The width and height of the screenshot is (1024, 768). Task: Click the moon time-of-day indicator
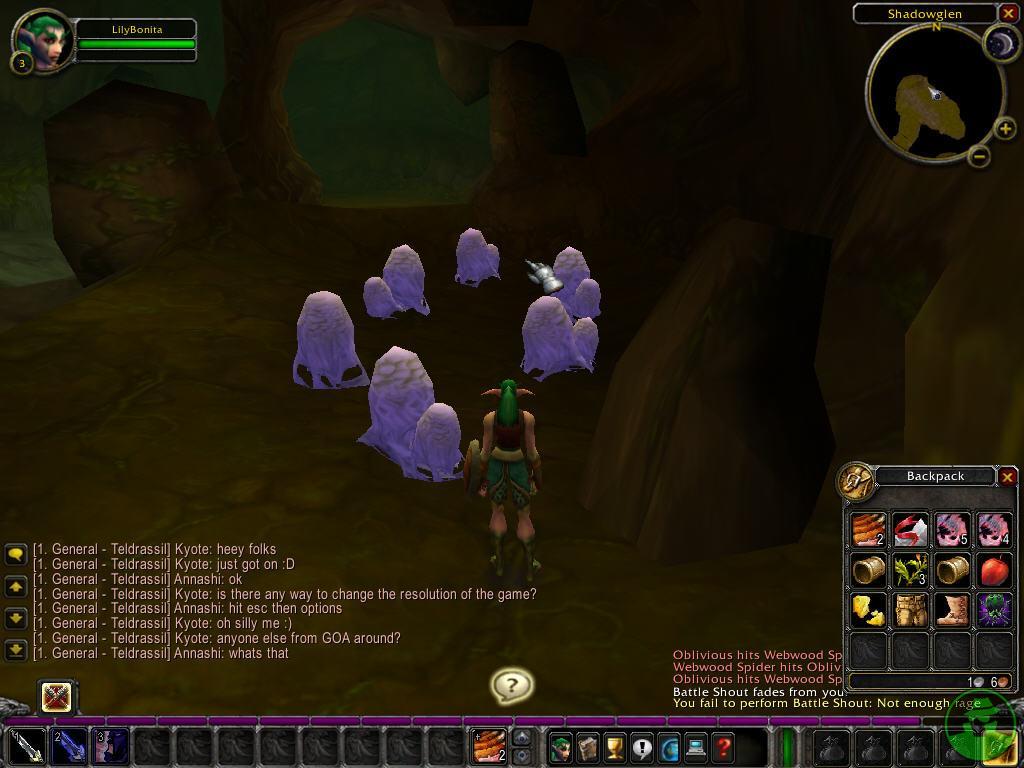pyautogui.click(x=999, y=42)
